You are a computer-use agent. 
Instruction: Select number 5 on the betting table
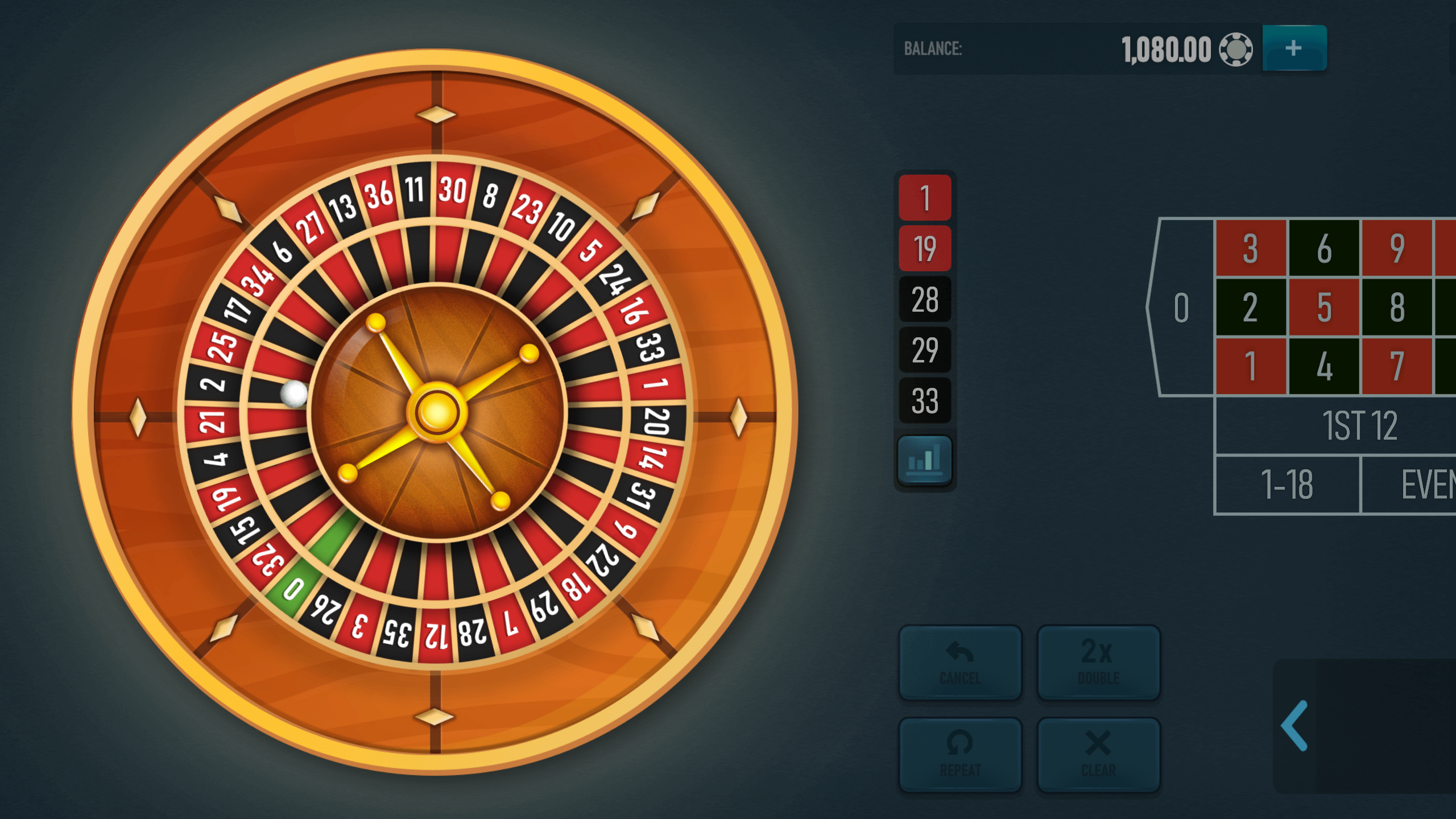pos(1325,307)
